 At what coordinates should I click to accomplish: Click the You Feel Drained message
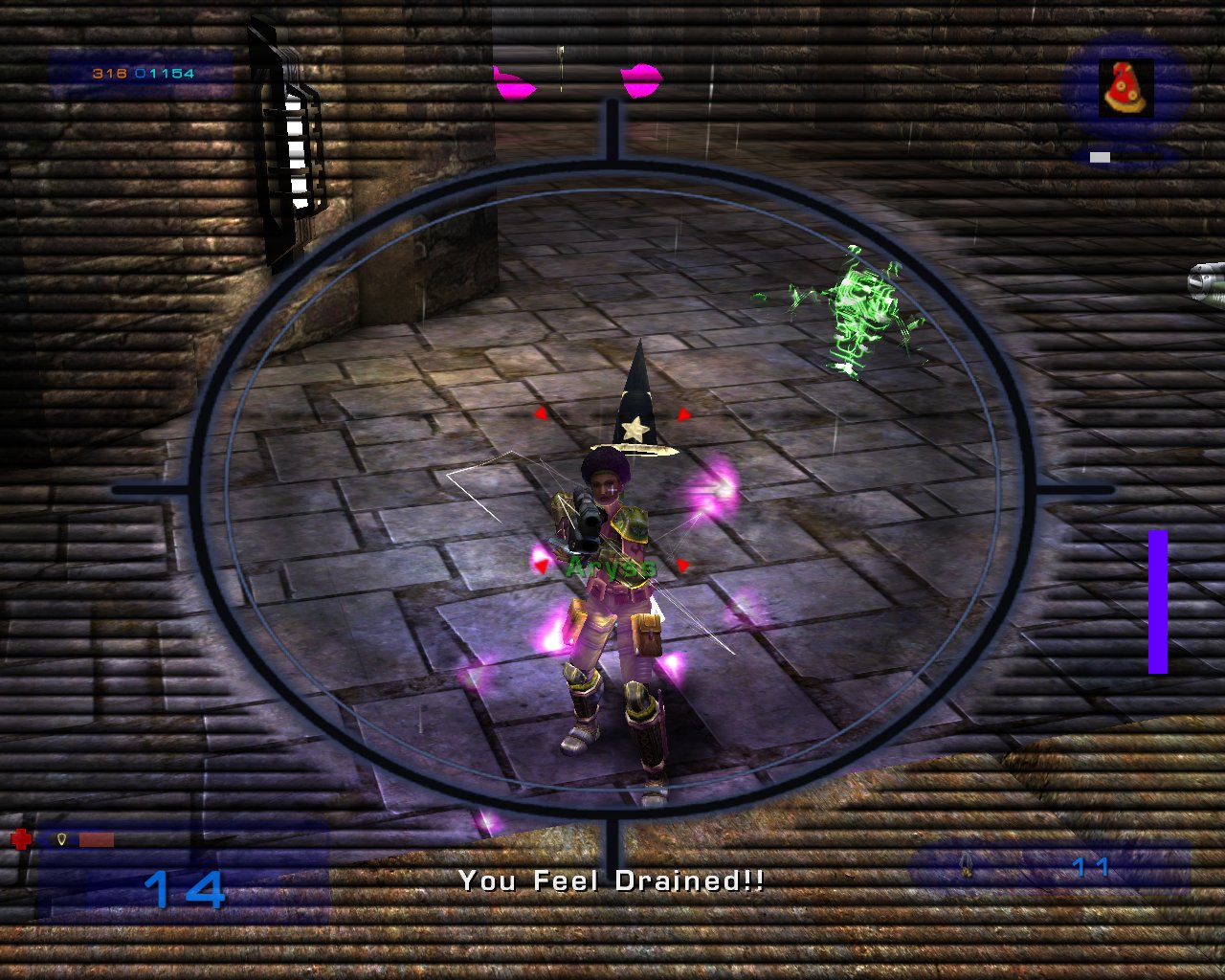coord(611,881)
